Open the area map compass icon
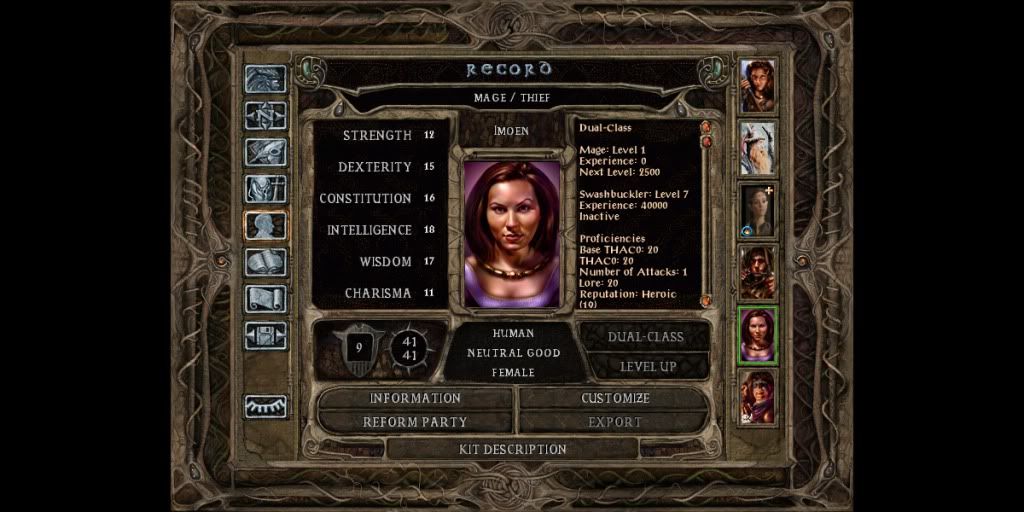Viewport: 1024px width, 512px height. pos(266,115)
